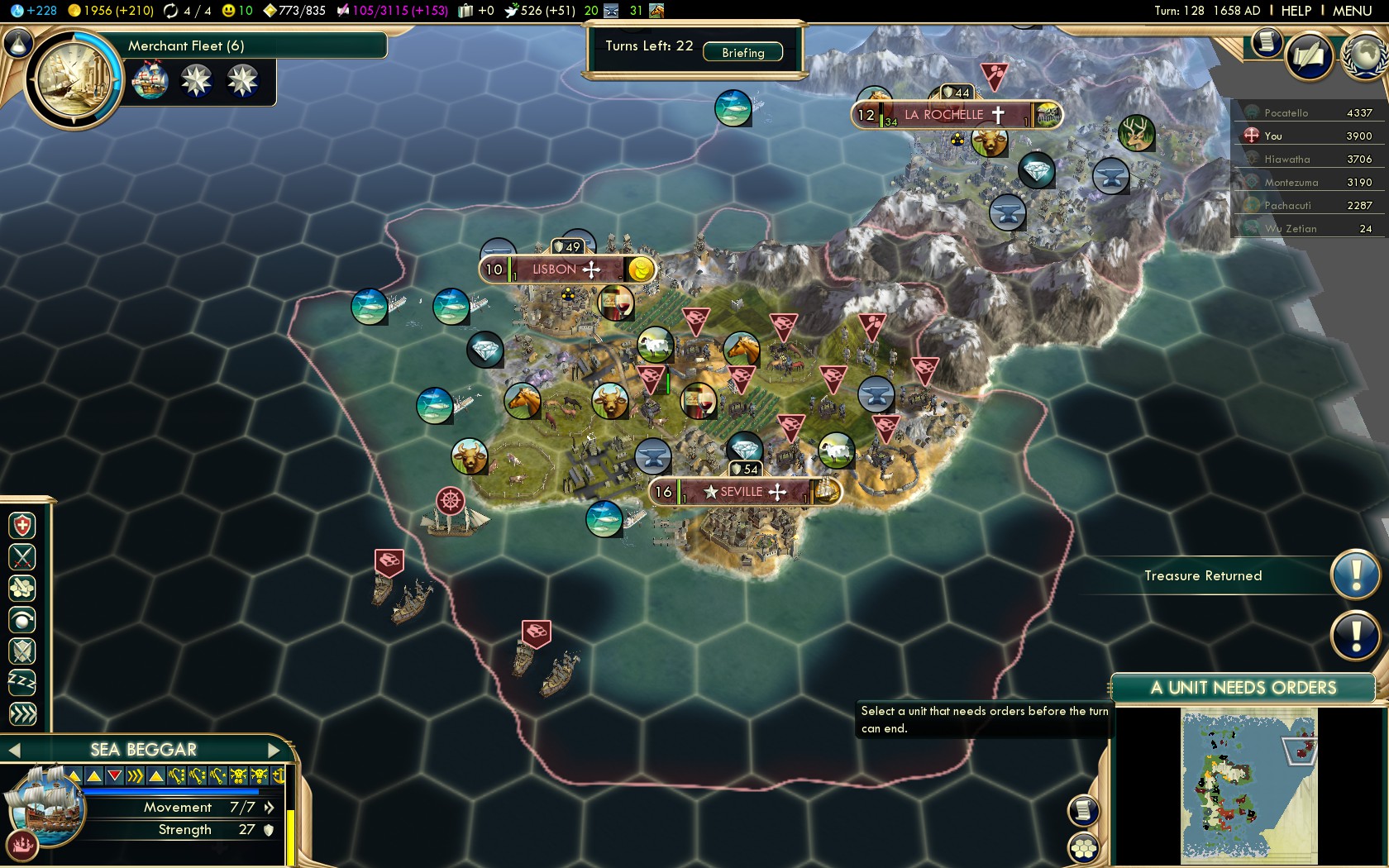Open social policies scroll-and-quill button

pos(1309,56)
